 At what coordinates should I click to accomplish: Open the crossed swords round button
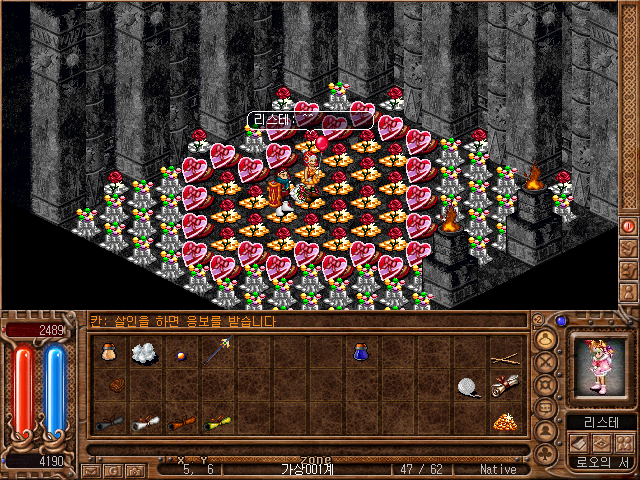coord(546,361)
